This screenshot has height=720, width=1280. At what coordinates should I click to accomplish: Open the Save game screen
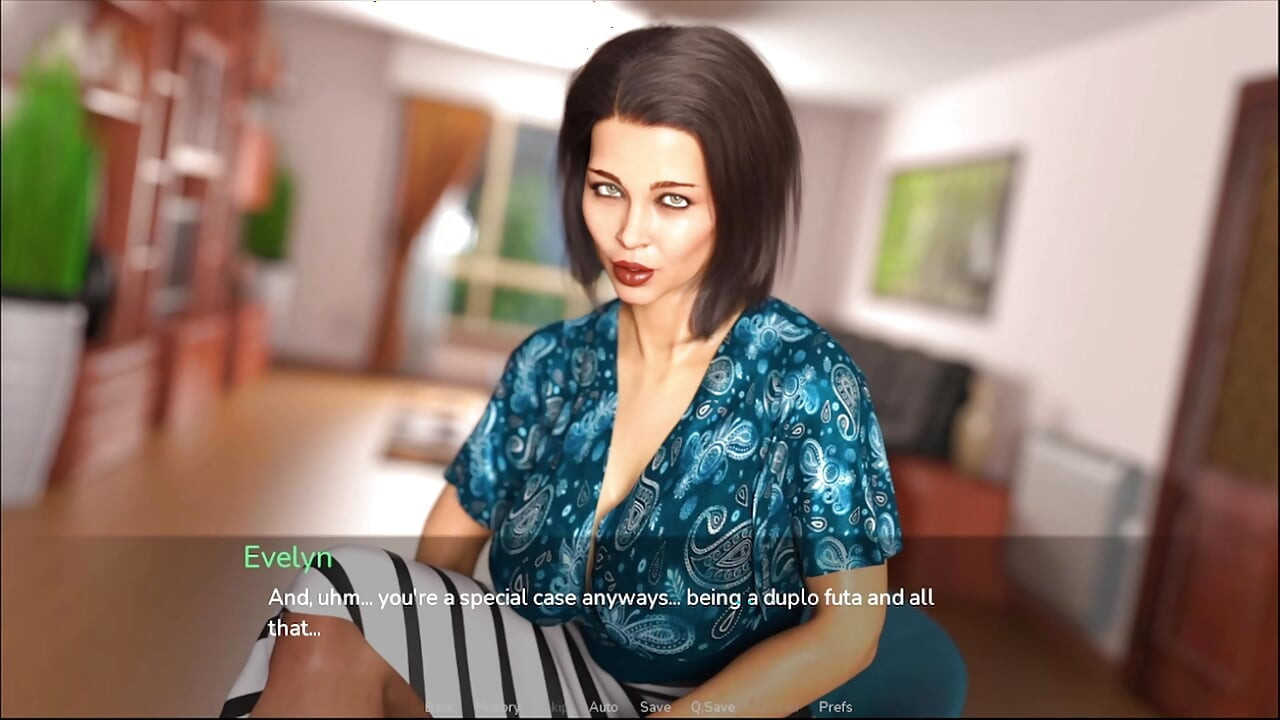[x=656, y=707]
